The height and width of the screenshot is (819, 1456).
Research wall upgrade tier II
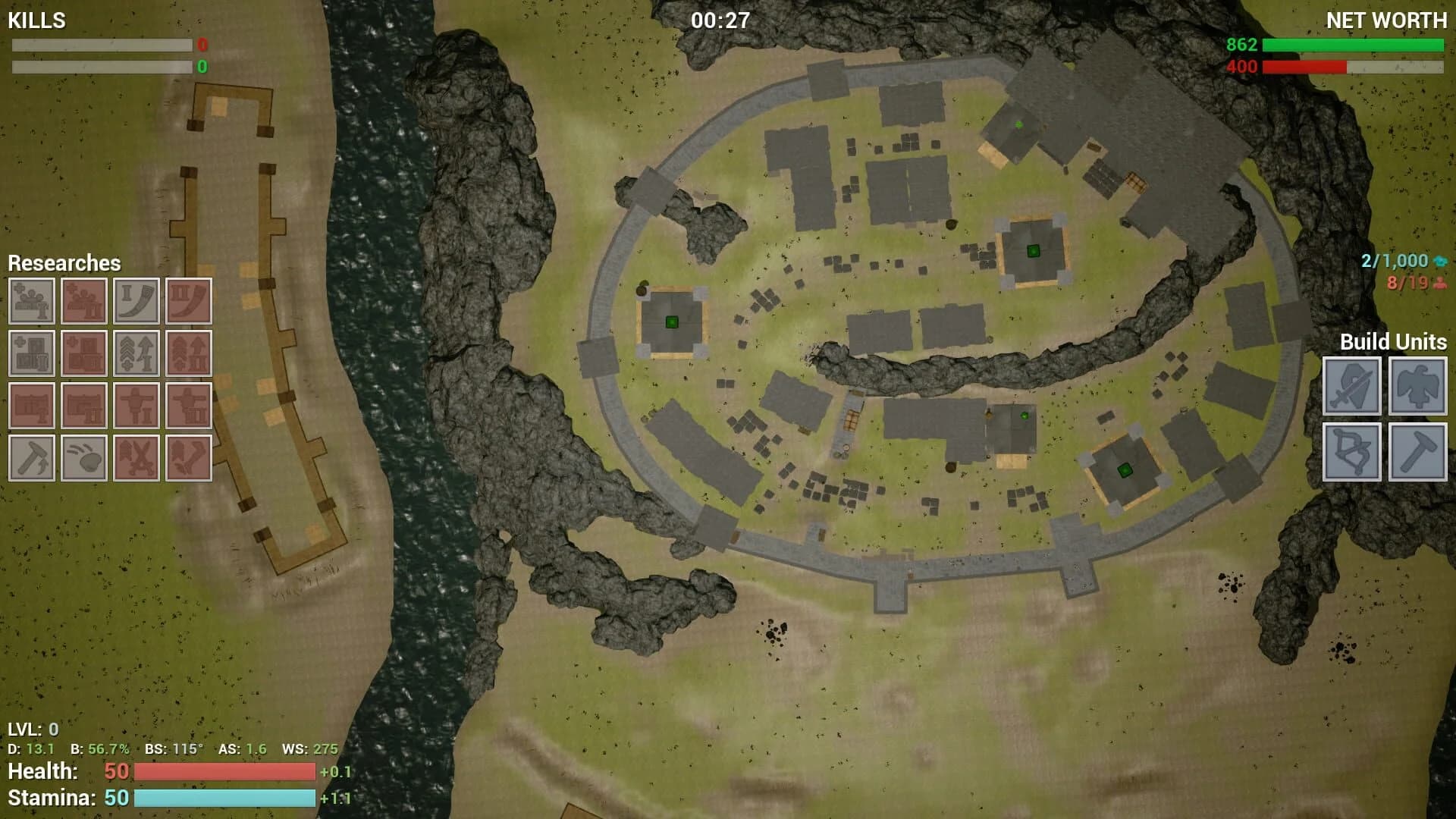[x=83, y=406]
